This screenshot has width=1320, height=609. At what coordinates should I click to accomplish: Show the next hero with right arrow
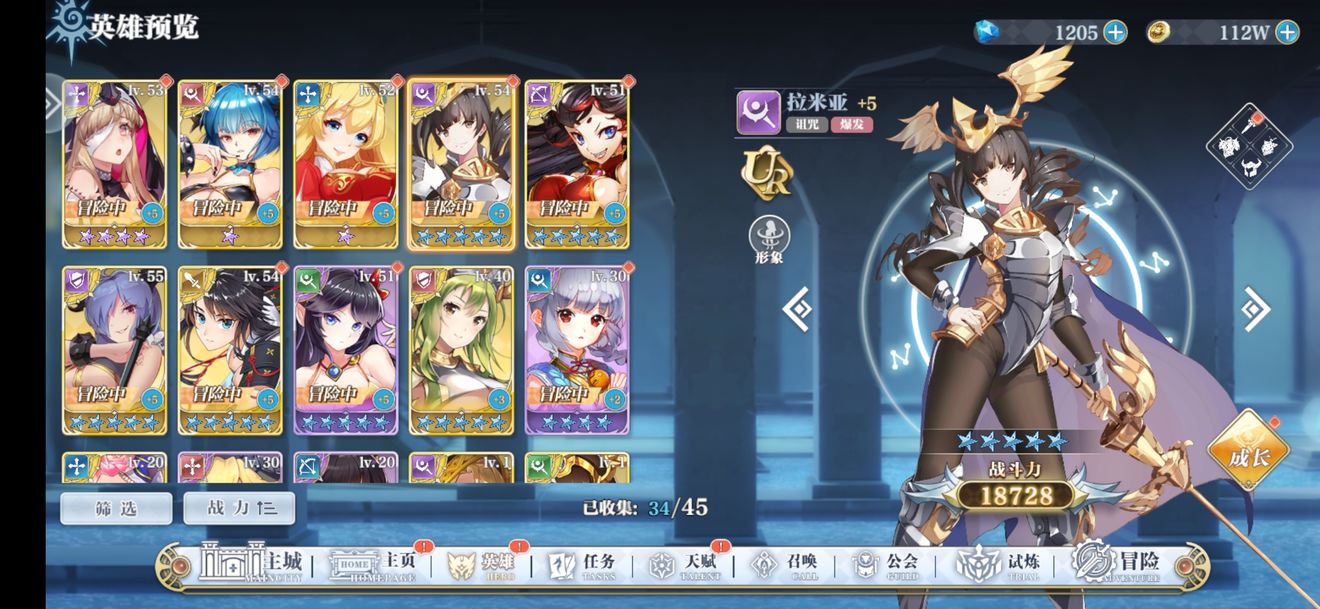tap(1255, 309)
